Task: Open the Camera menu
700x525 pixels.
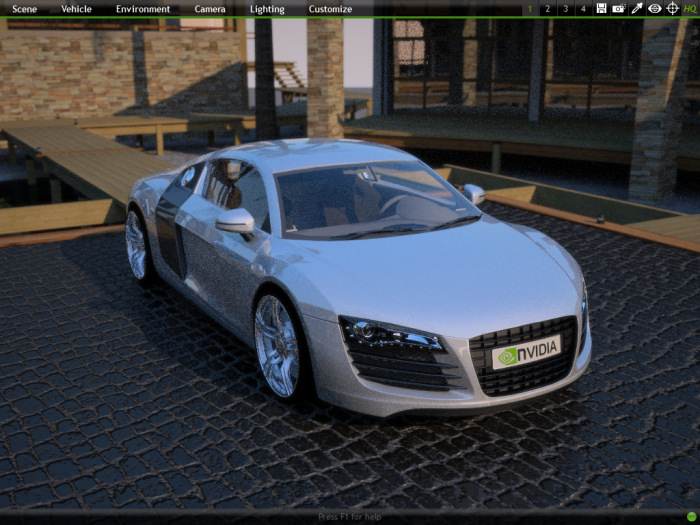Action: 210,9
